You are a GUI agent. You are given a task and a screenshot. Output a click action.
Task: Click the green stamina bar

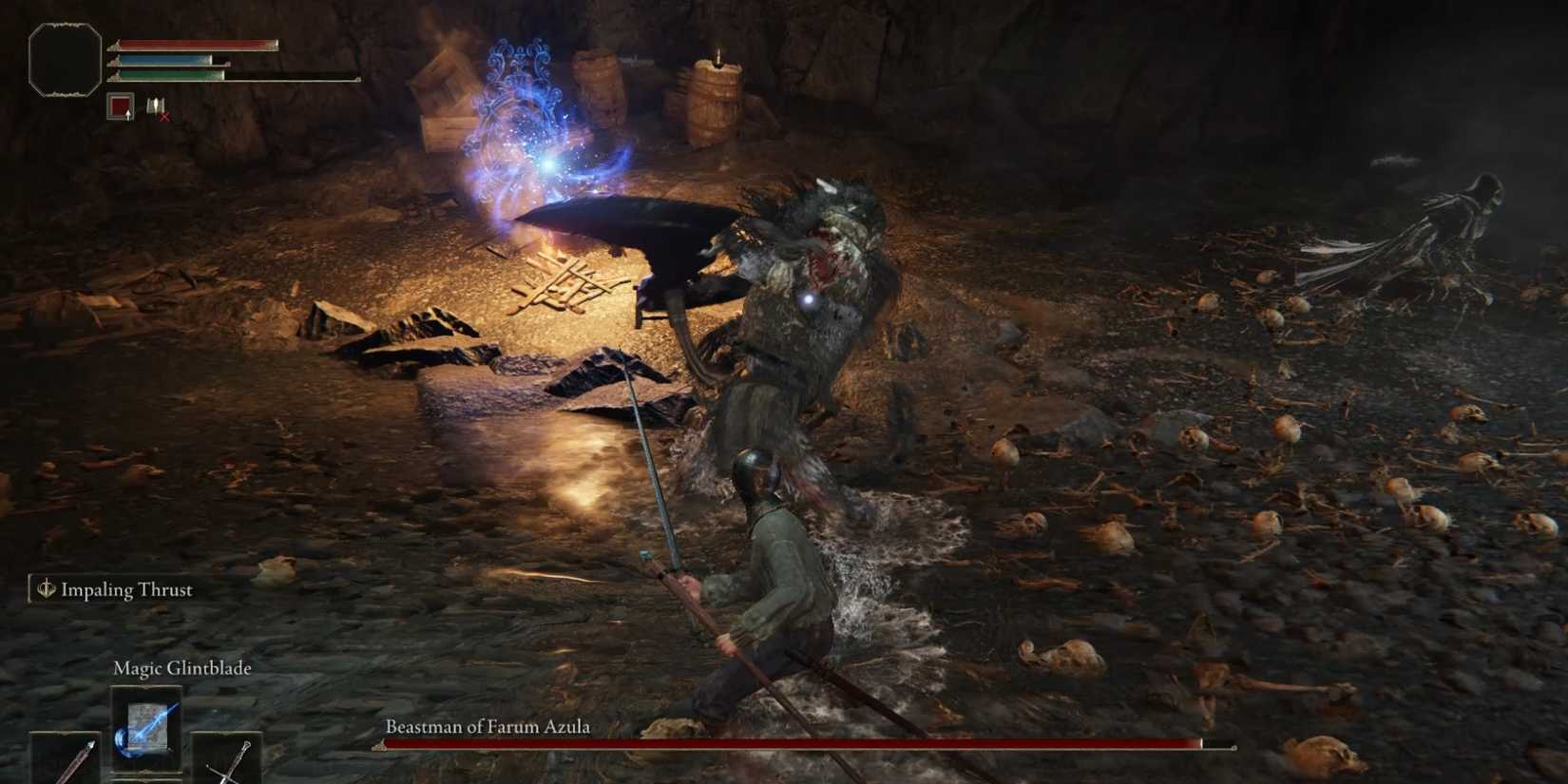[x=172, y=76]
